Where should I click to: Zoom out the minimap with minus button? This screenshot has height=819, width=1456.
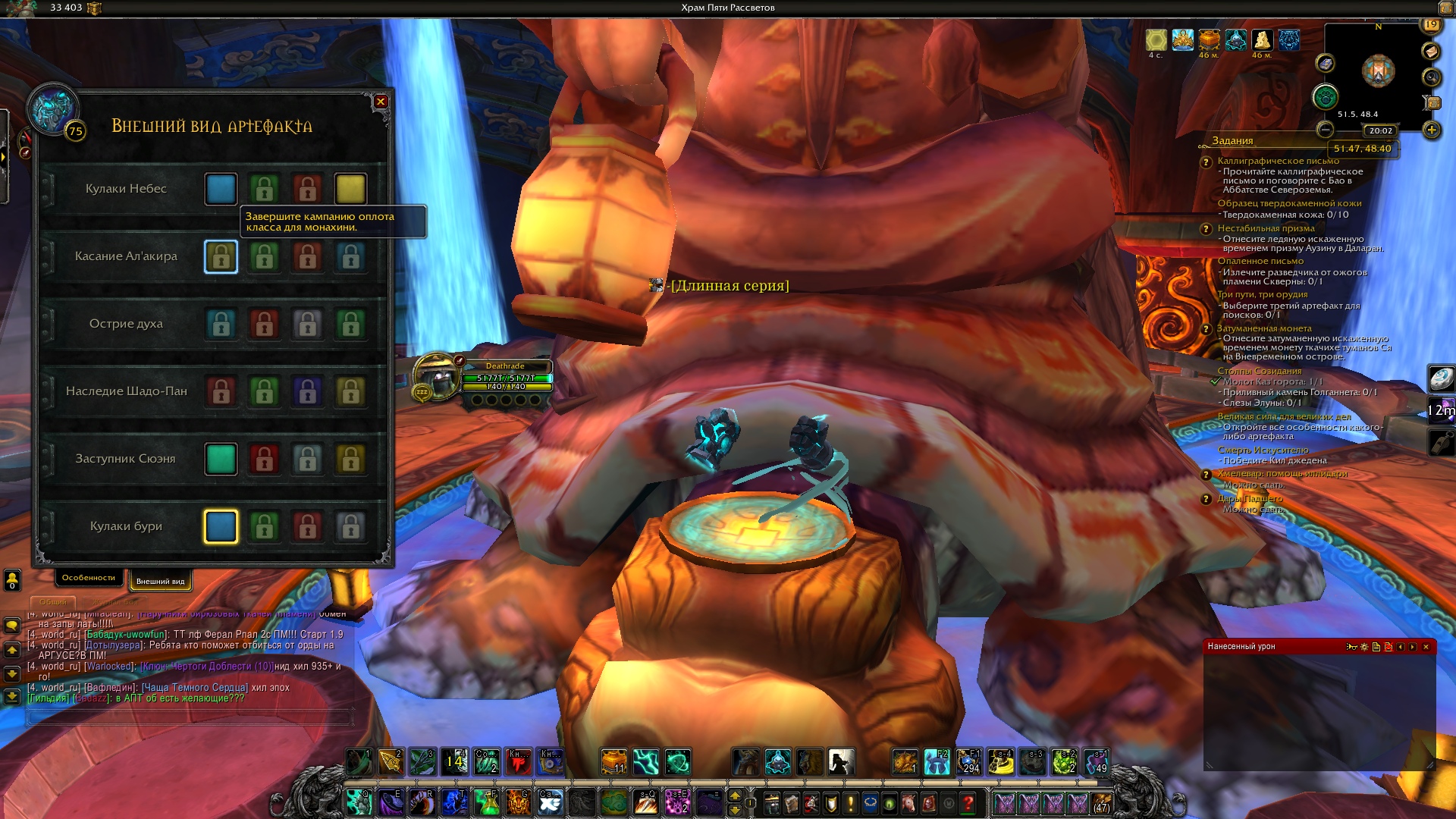click(x=1325, y=130)
